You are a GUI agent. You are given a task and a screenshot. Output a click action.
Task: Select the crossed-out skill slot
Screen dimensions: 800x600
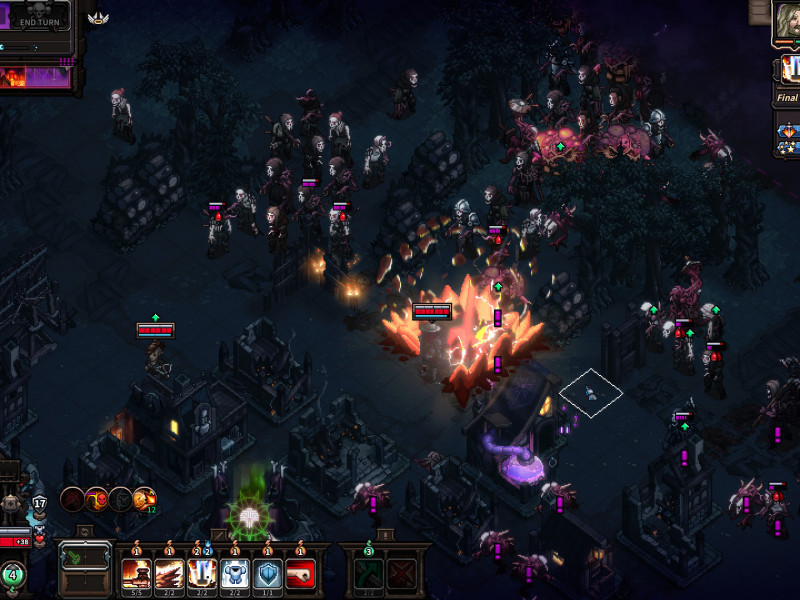click(x=402, y=574)
